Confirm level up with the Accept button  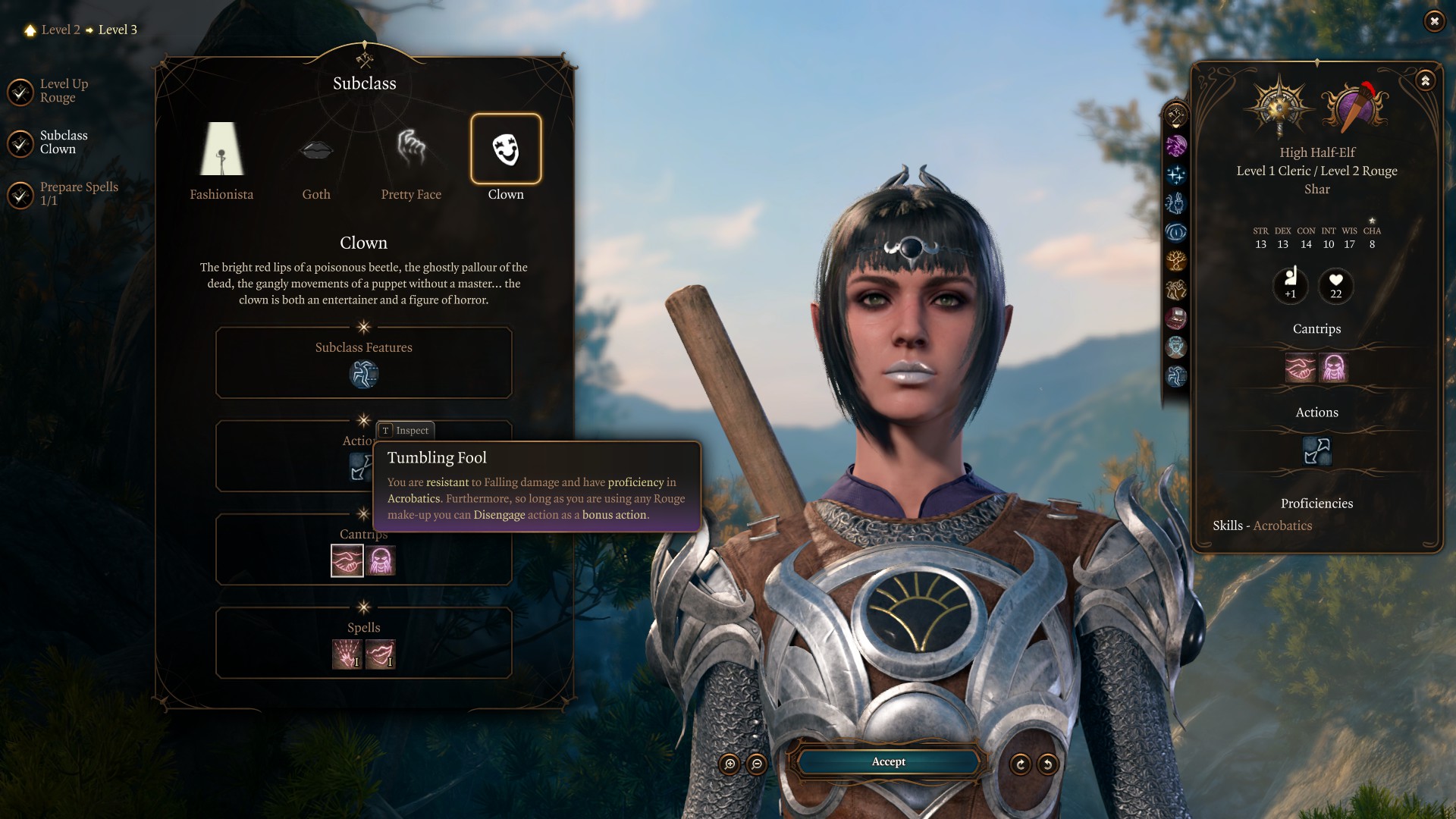point(888,761)
